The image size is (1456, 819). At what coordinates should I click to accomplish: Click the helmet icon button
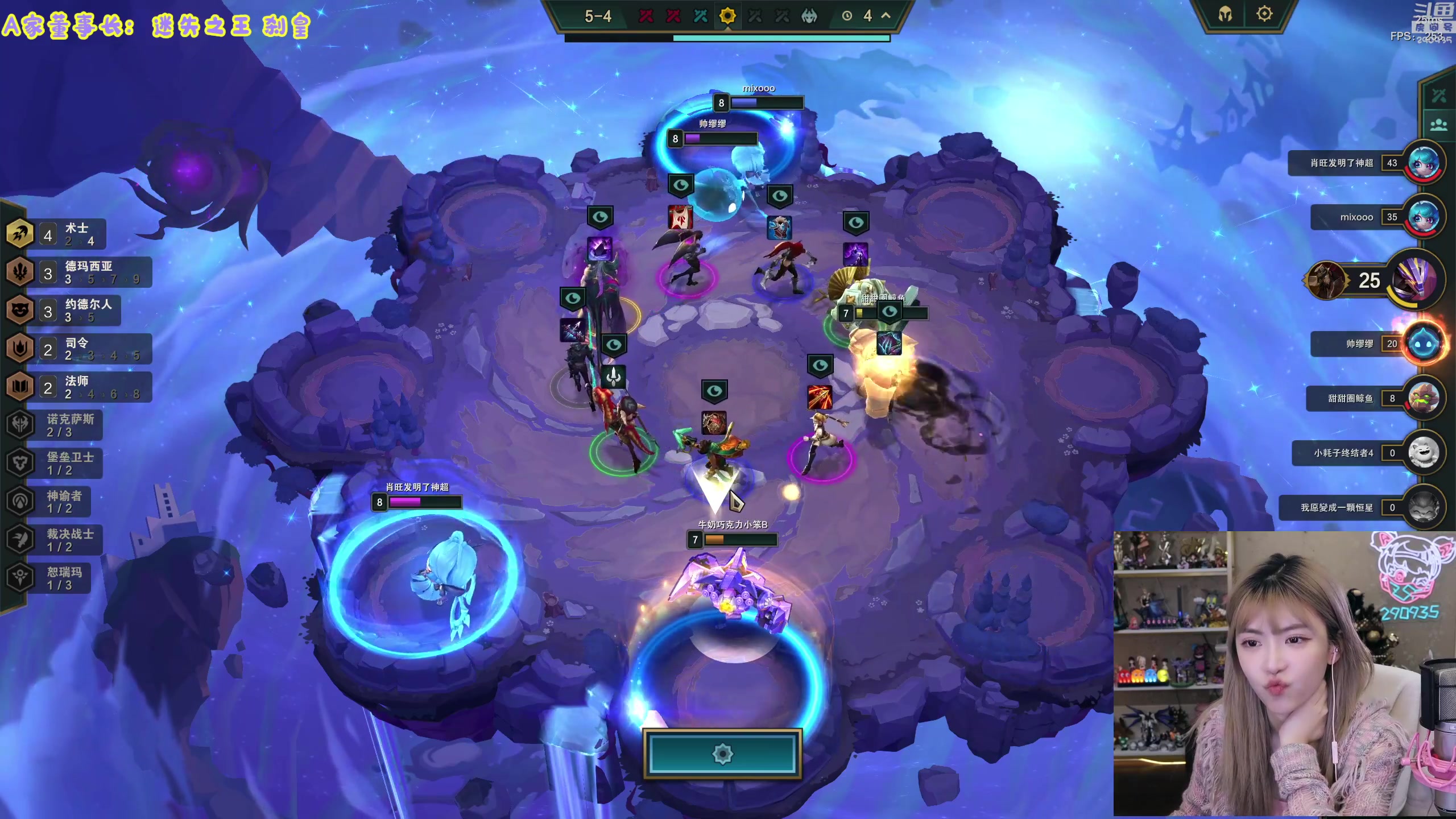click(x=1225, y=14)
